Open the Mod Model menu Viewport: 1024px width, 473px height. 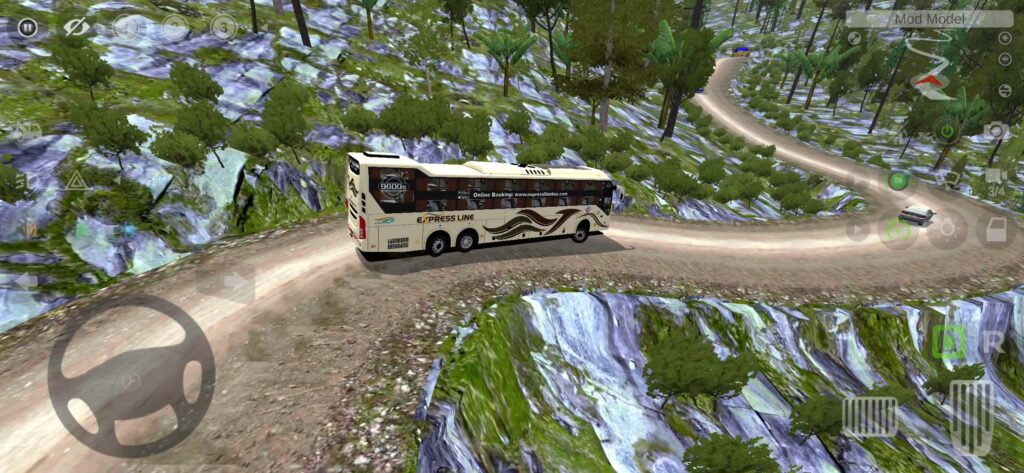(x=929, y=18)
